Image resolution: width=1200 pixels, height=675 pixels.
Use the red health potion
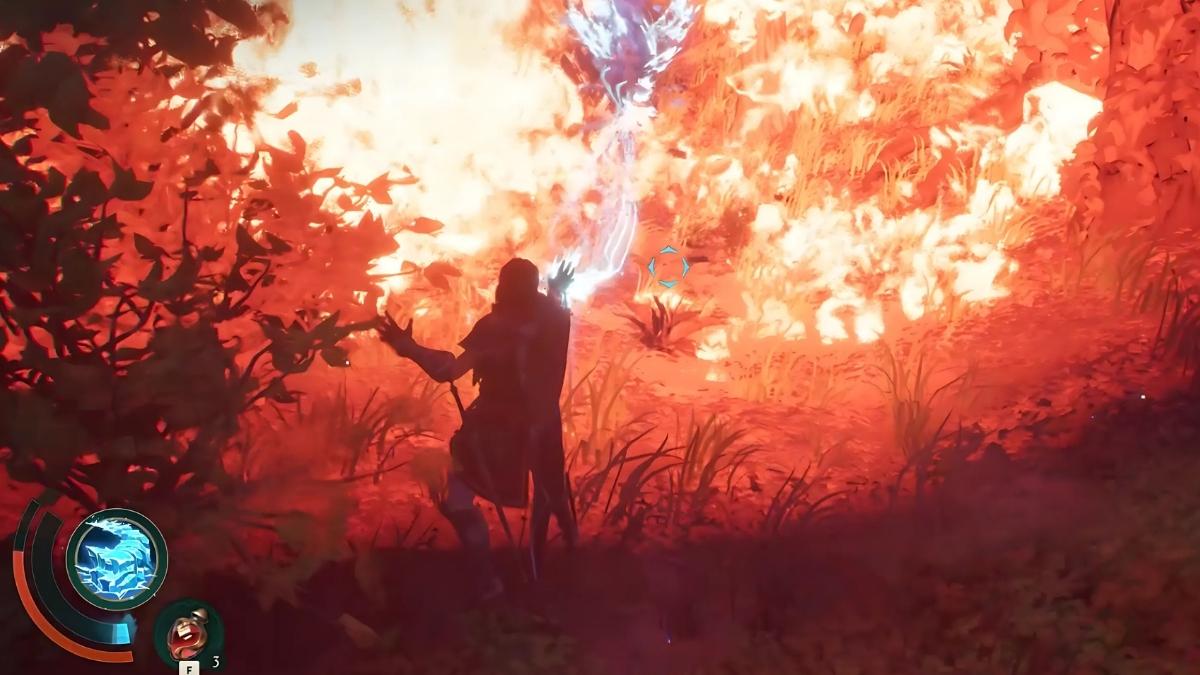pos(188,632)
